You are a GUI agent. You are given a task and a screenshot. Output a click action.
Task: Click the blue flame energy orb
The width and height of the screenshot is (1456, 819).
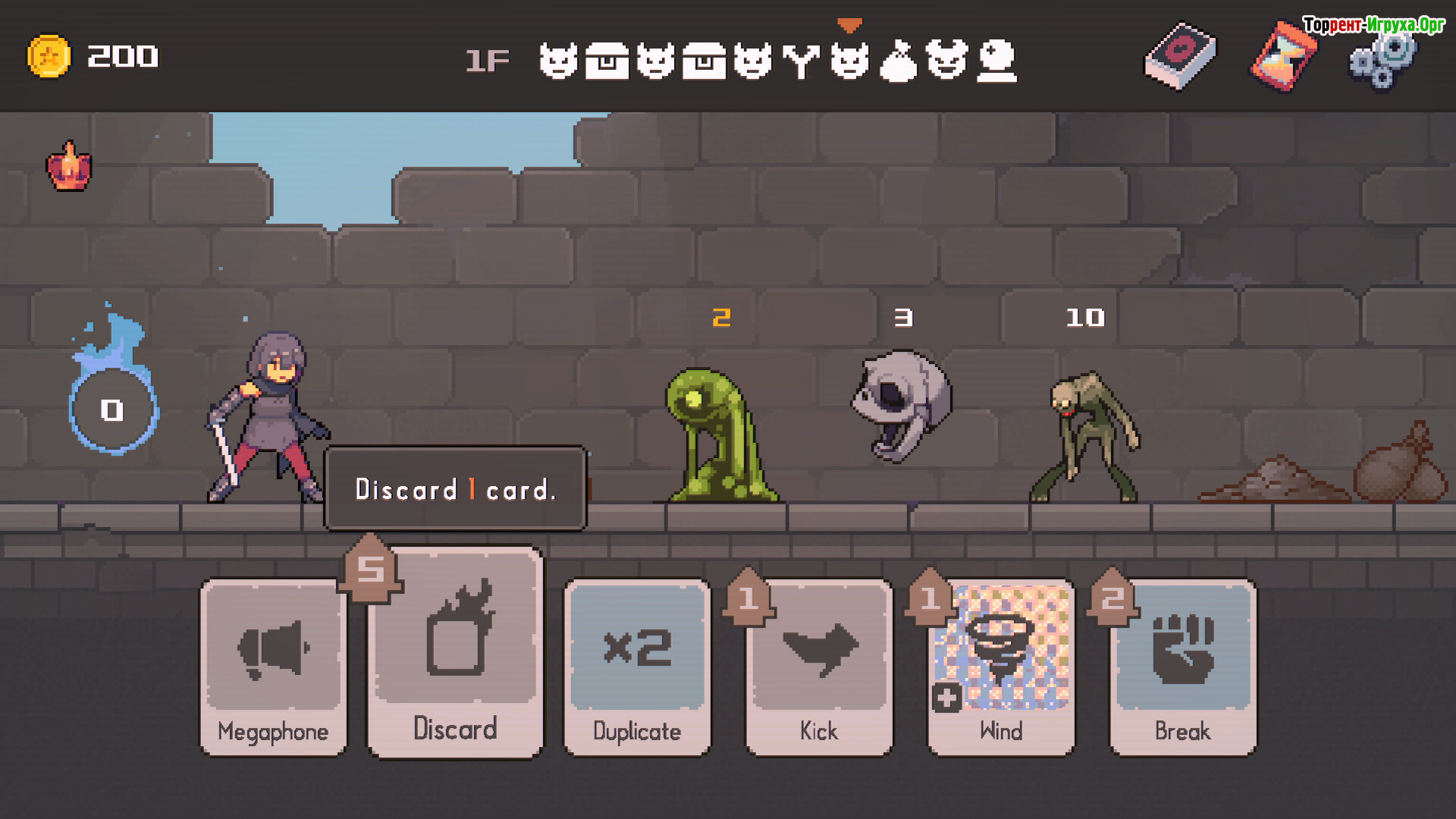[113, 408]
